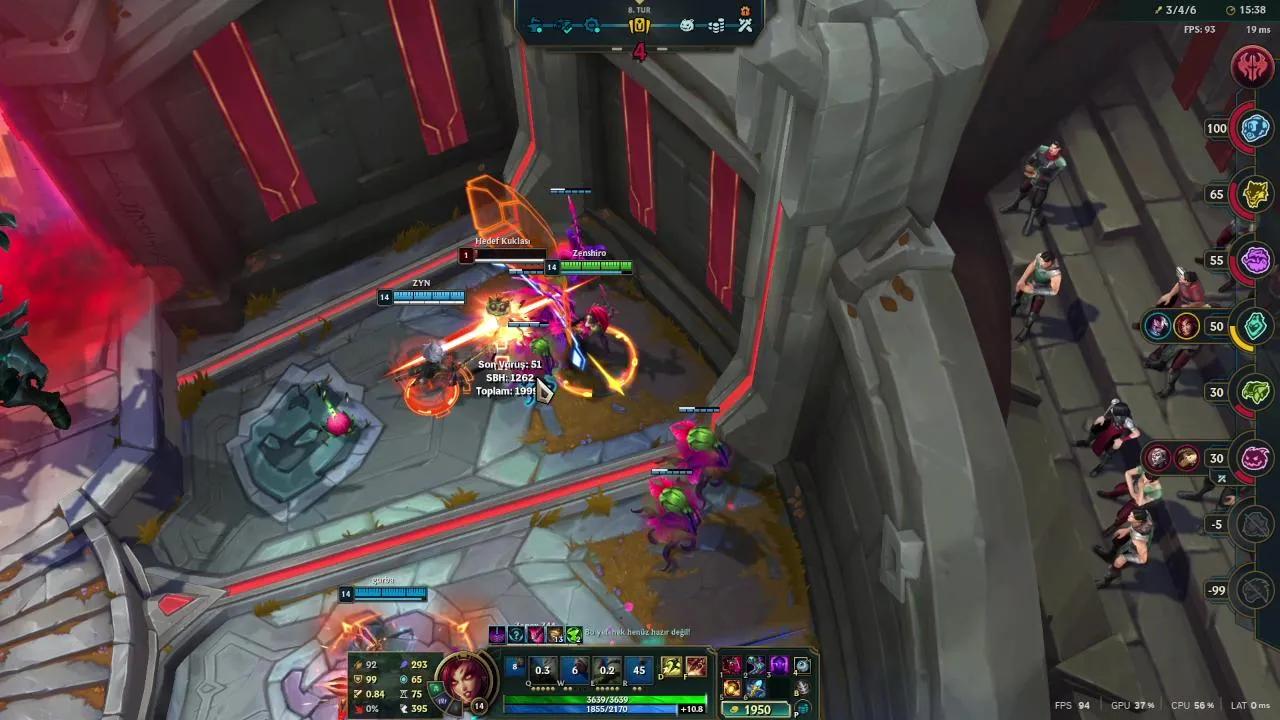Click the poro head icon in the round tracker
This screenshot has height=720, width=1280.
coord(687,25)
